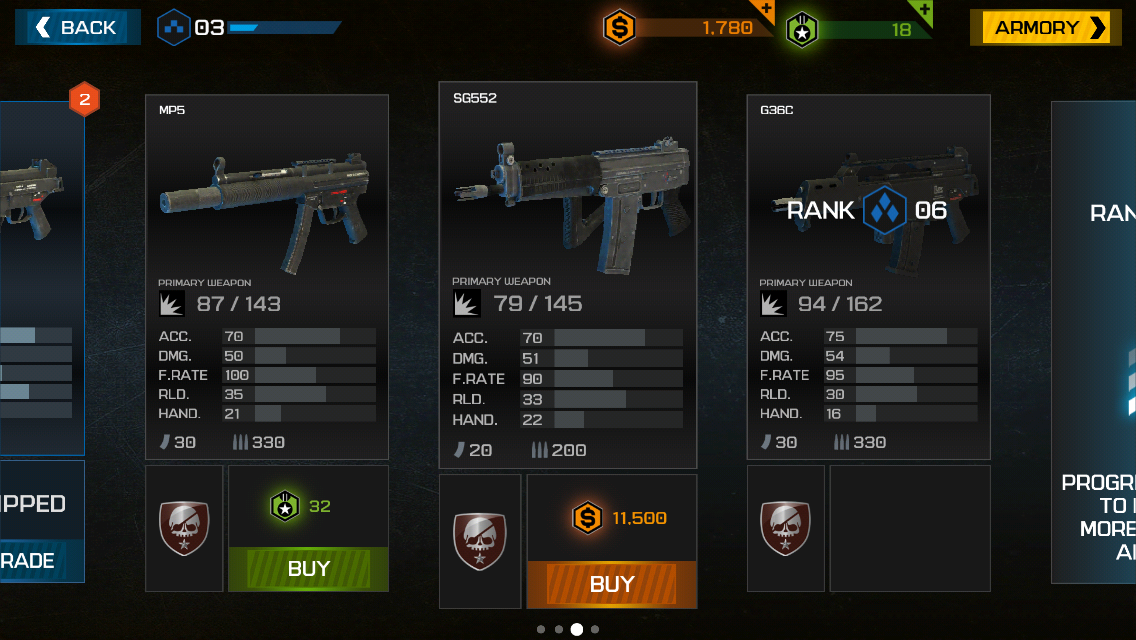
Task: Go back using the Back button
Action: [77, 28]
